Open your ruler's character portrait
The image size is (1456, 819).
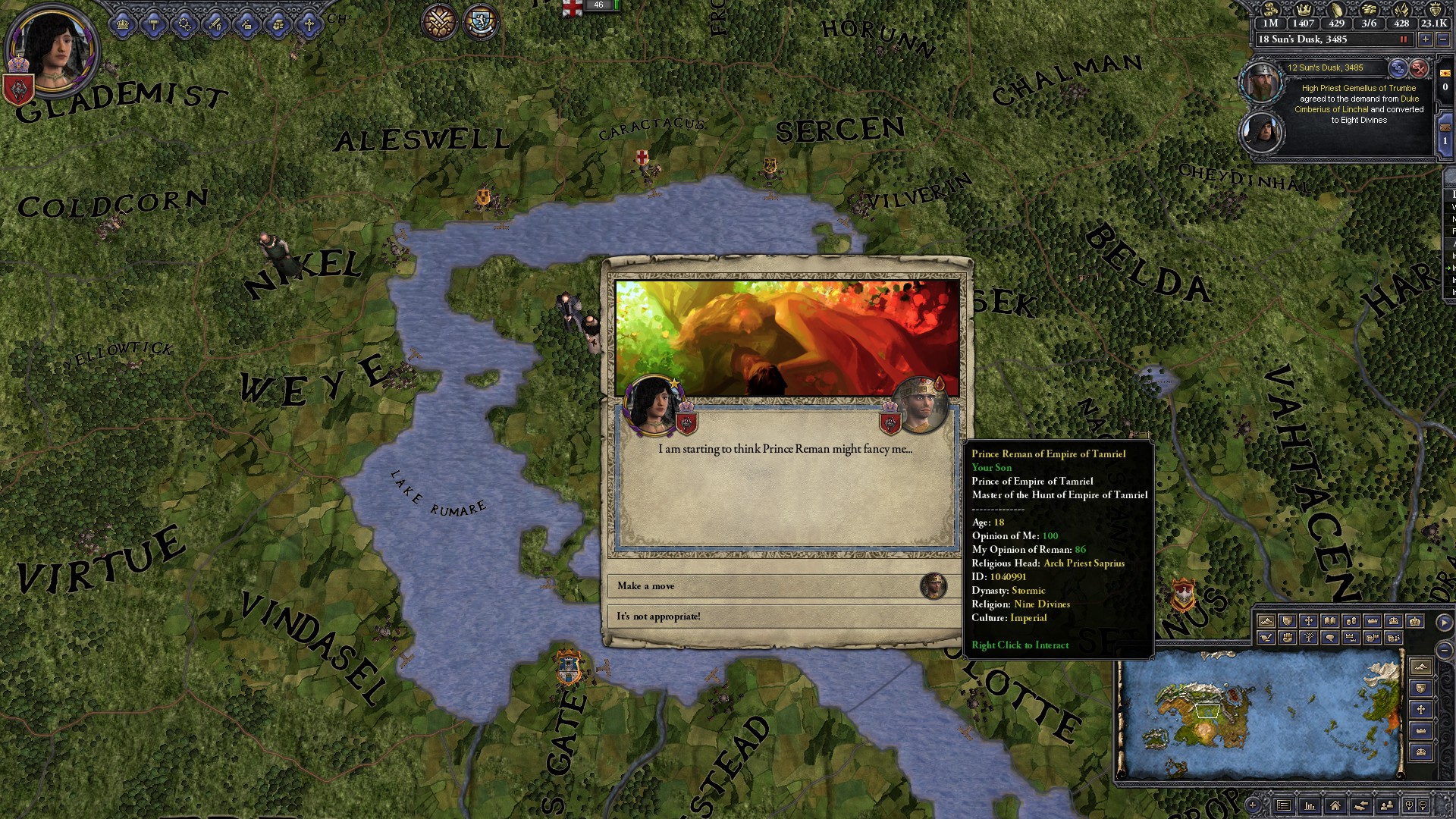pyautogui.click(x=52, y=50)
